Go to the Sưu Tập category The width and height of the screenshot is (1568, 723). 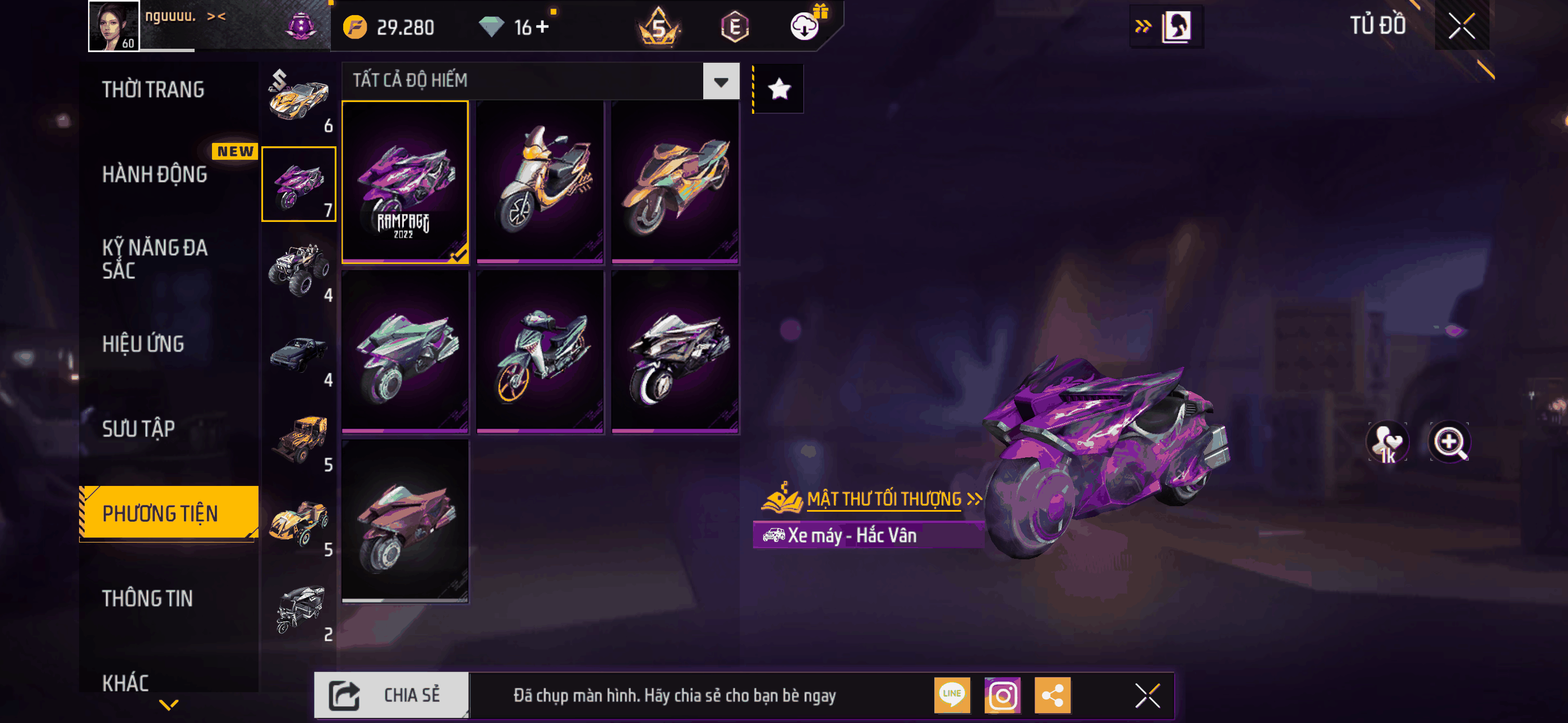click(138, 428)
